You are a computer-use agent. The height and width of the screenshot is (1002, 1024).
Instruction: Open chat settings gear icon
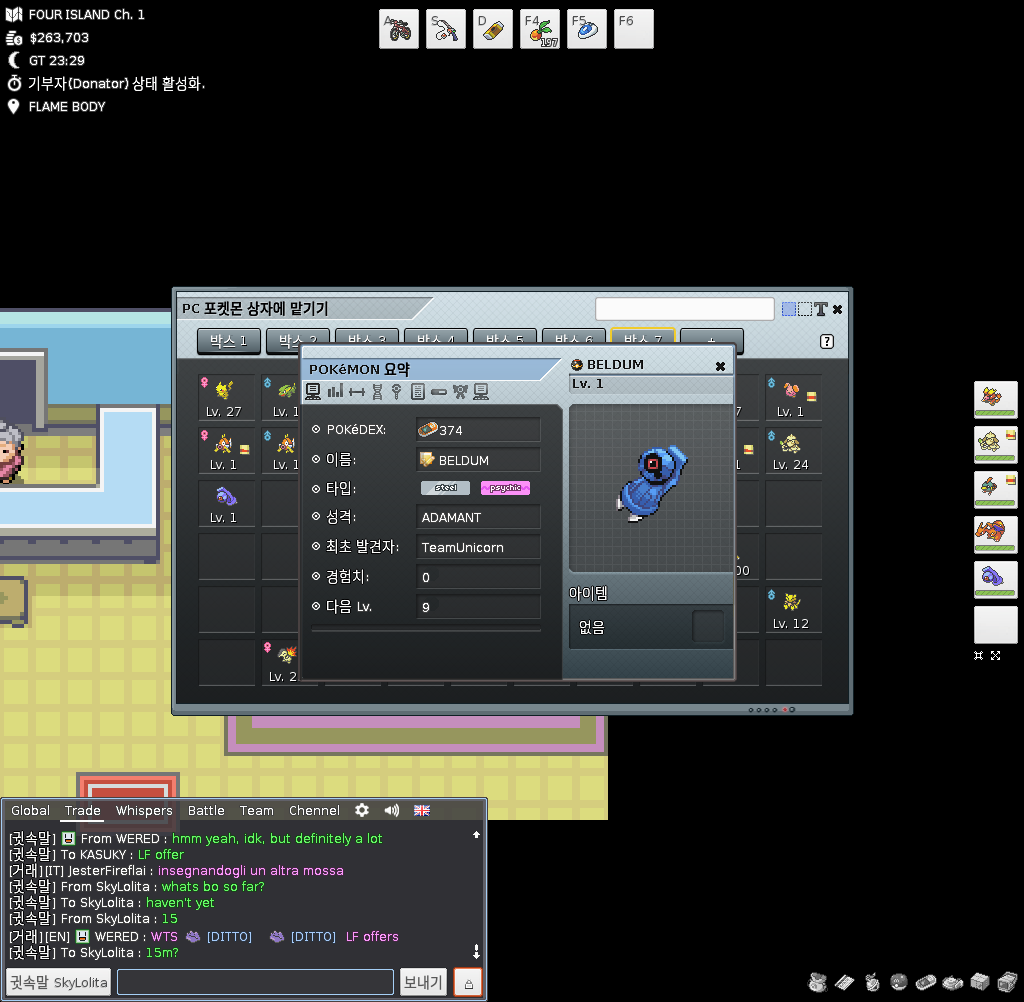click(x=362, y=810)
